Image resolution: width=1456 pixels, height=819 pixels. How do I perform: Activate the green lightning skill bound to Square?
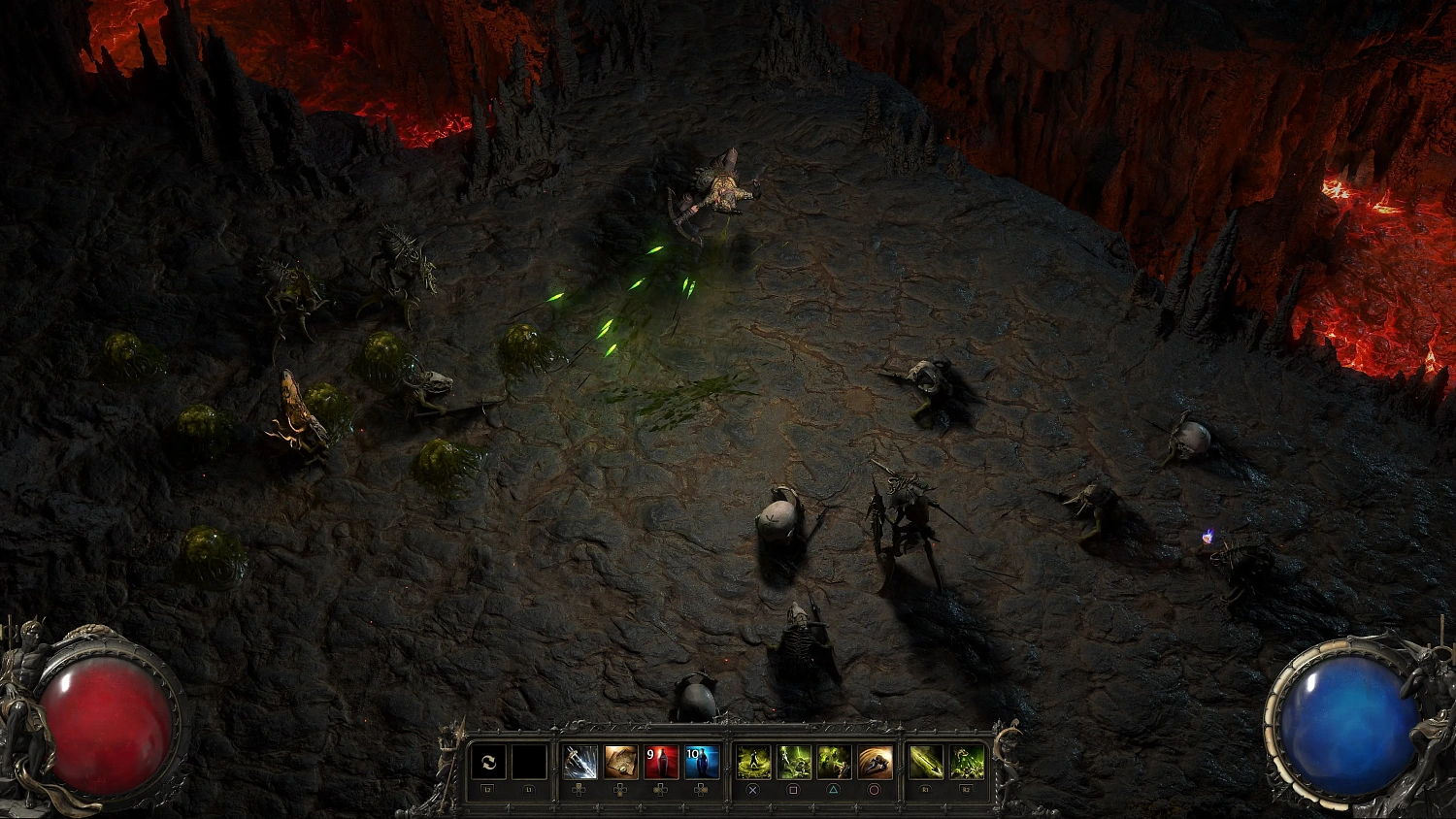pos(792,764)
